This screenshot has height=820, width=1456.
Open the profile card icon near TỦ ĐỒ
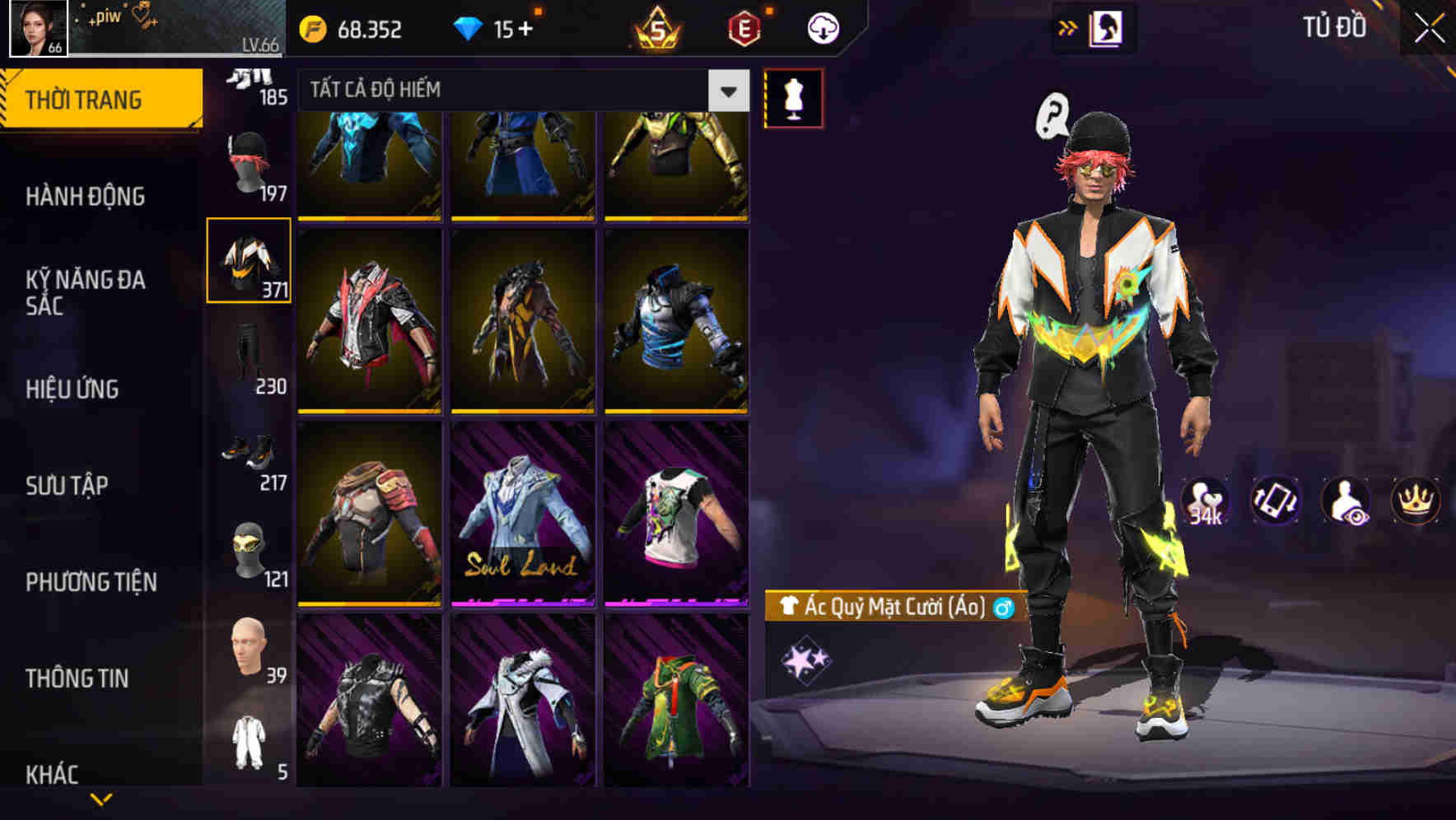coord(1106,26)
